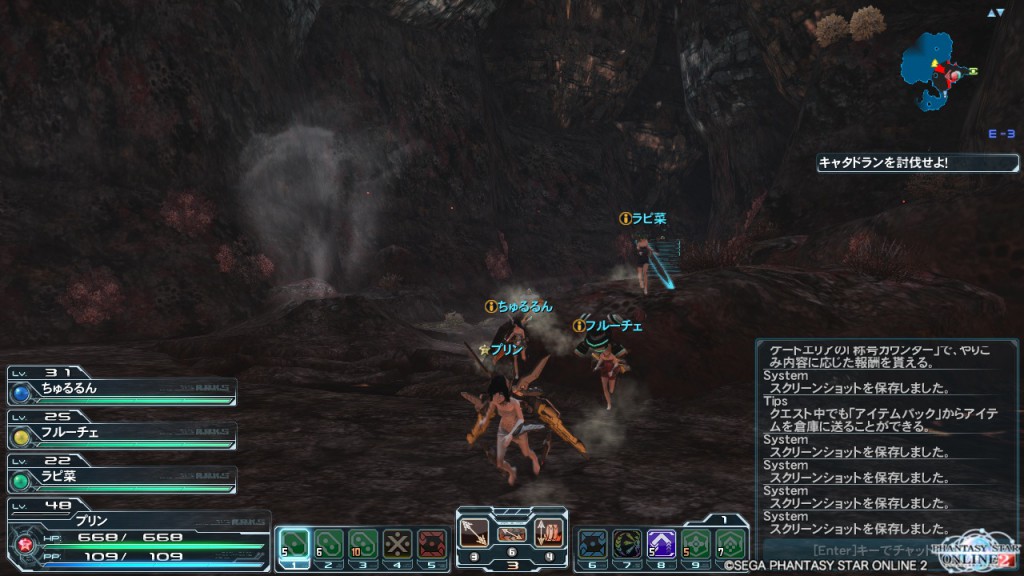Choose the center weapon palette icon
Image resolution: width=1024 pixels, height=576 pixels.
pyautogui.click(x=511, y=533)
